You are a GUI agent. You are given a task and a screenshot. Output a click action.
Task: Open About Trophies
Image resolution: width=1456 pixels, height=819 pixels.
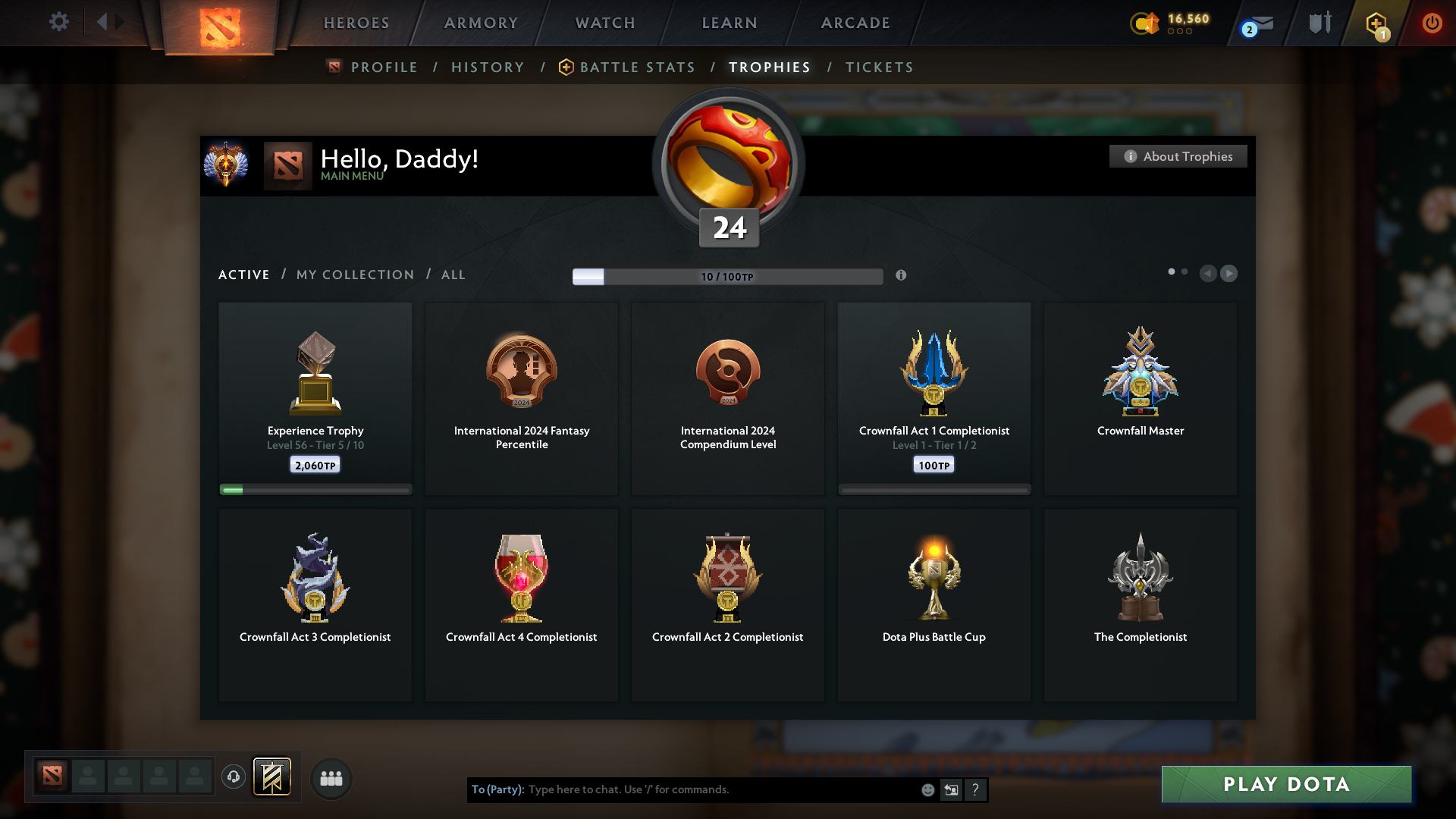1178,156
